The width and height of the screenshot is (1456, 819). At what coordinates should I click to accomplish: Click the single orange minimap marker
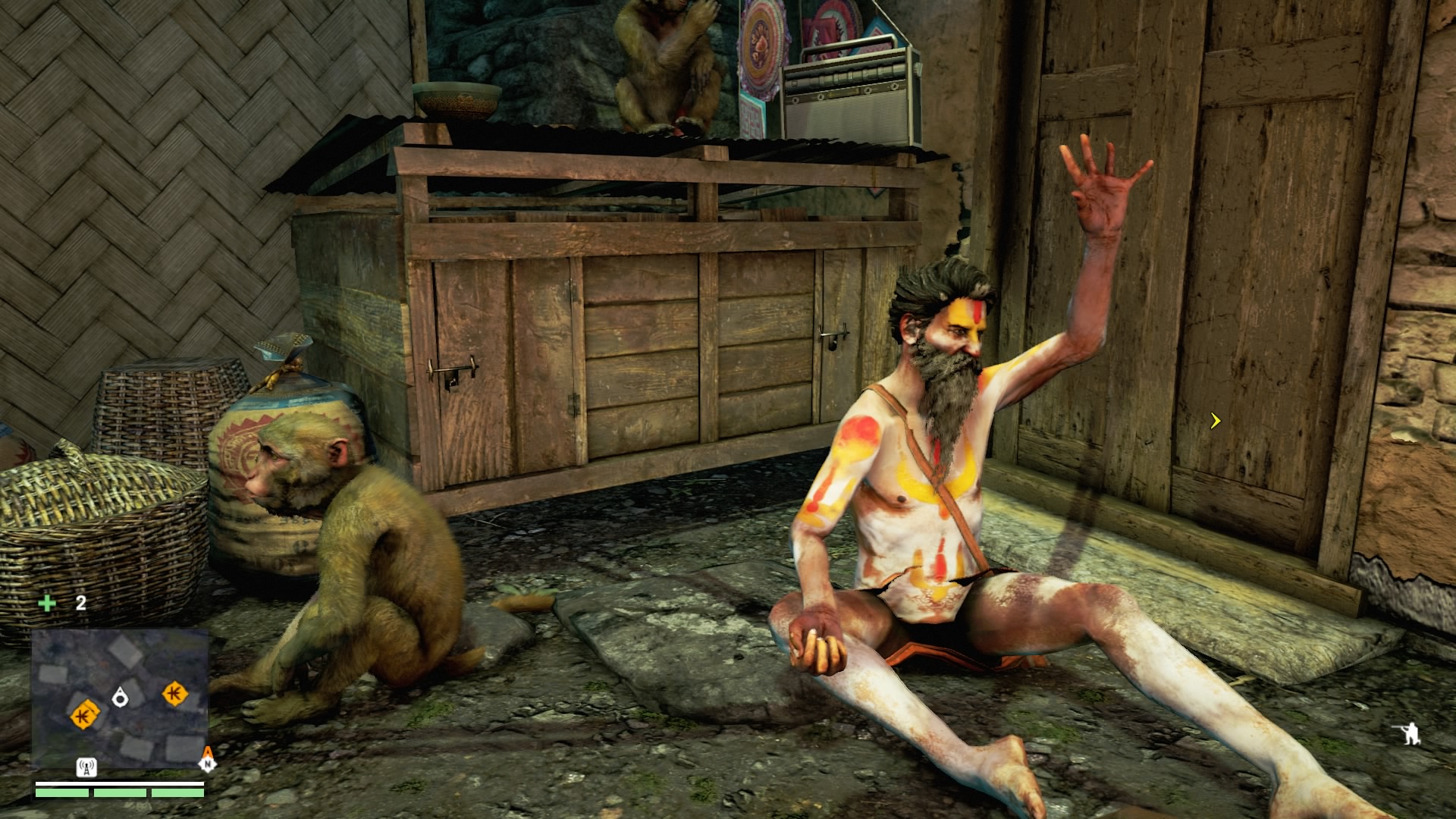tap(175, 693)
